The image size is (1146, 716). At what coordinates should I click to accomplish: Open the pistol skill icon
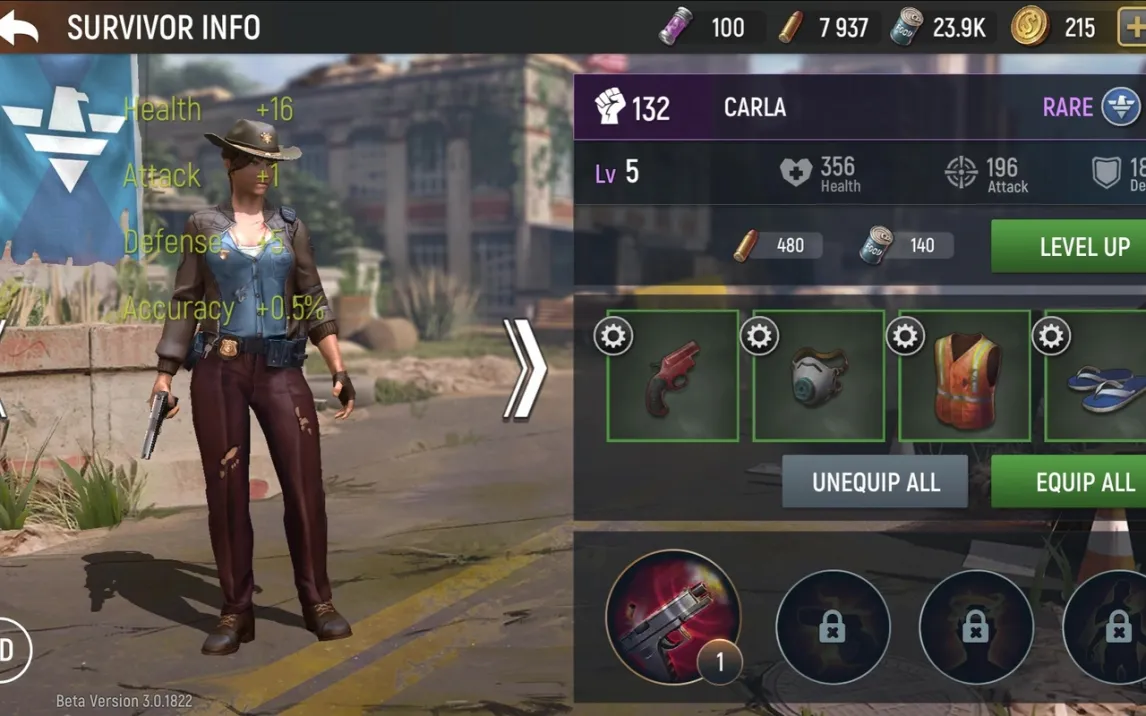click(x=673, y=616)
